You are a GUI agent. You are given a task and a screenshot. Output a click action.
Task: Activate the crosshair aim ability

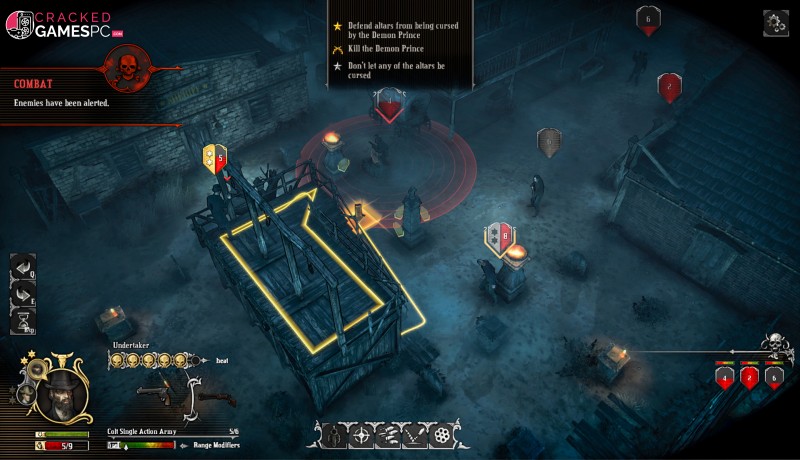point(362,436)
